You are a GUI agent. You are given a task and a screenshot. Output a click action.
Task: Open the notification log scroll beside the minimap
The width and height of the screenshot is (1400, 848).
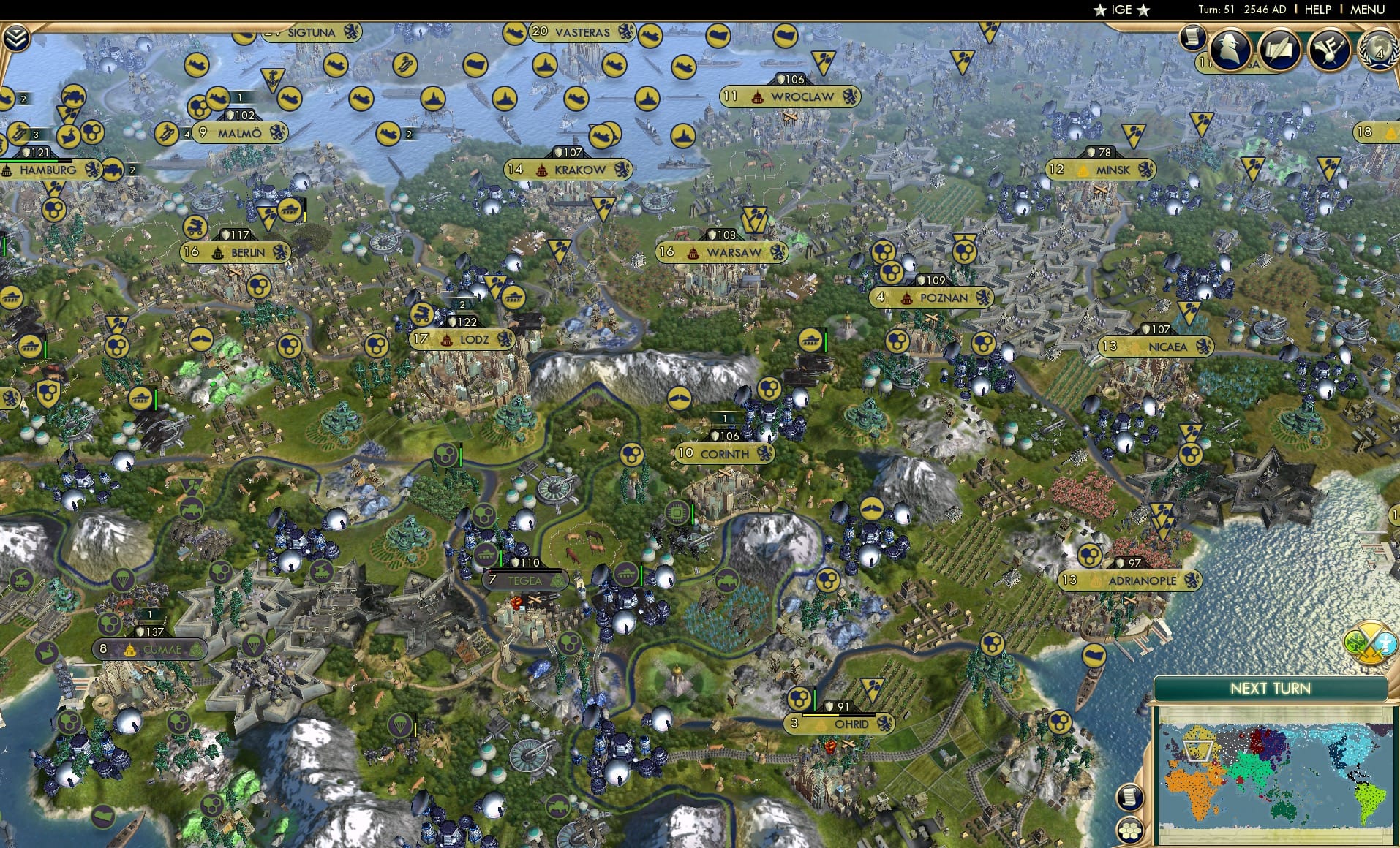pos(1129,797)
